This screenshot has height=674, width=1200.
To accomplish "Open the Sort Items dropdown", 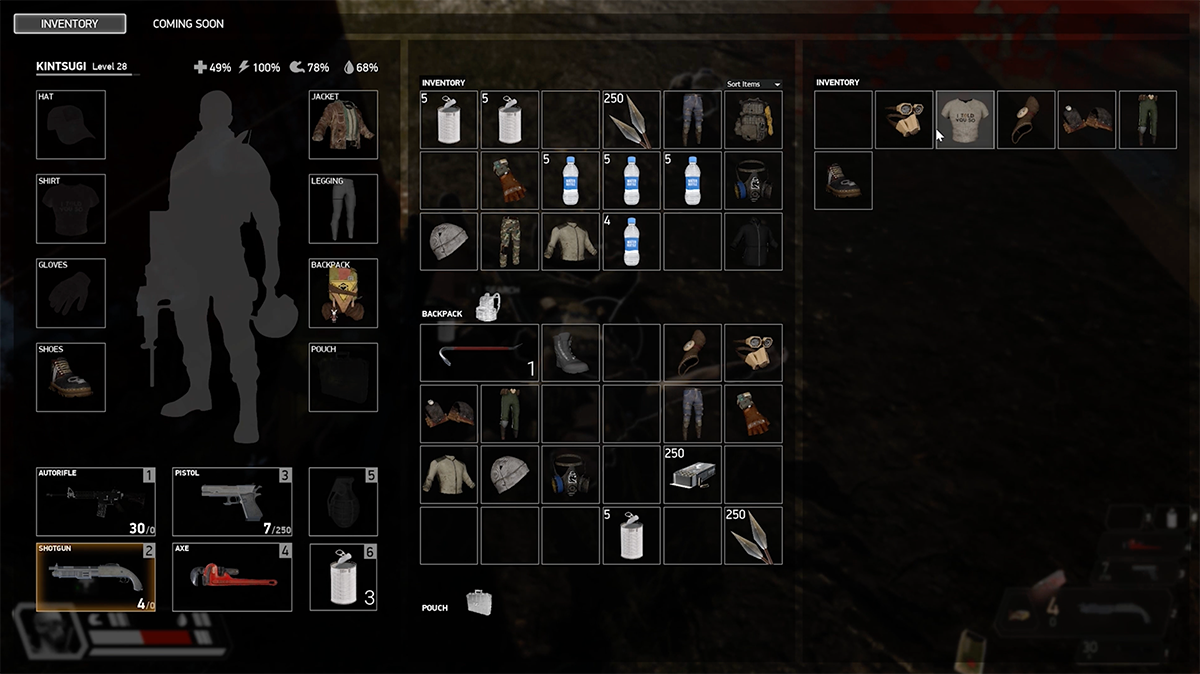I will 754,84.
